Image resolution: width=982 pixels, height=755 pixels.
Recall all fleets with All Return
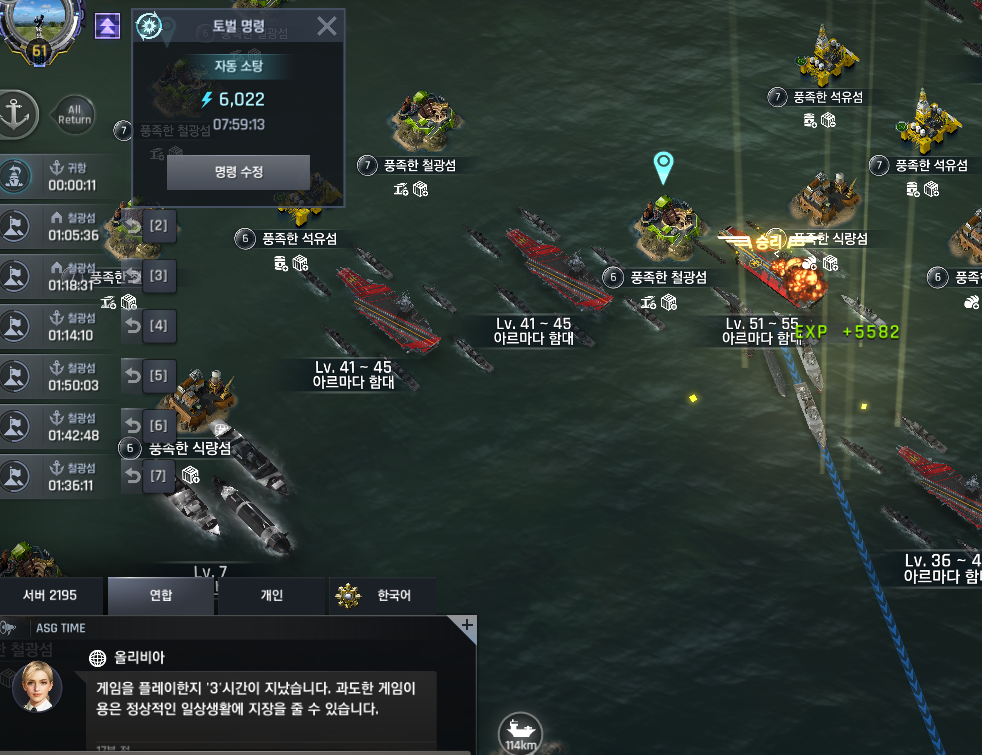74,113
